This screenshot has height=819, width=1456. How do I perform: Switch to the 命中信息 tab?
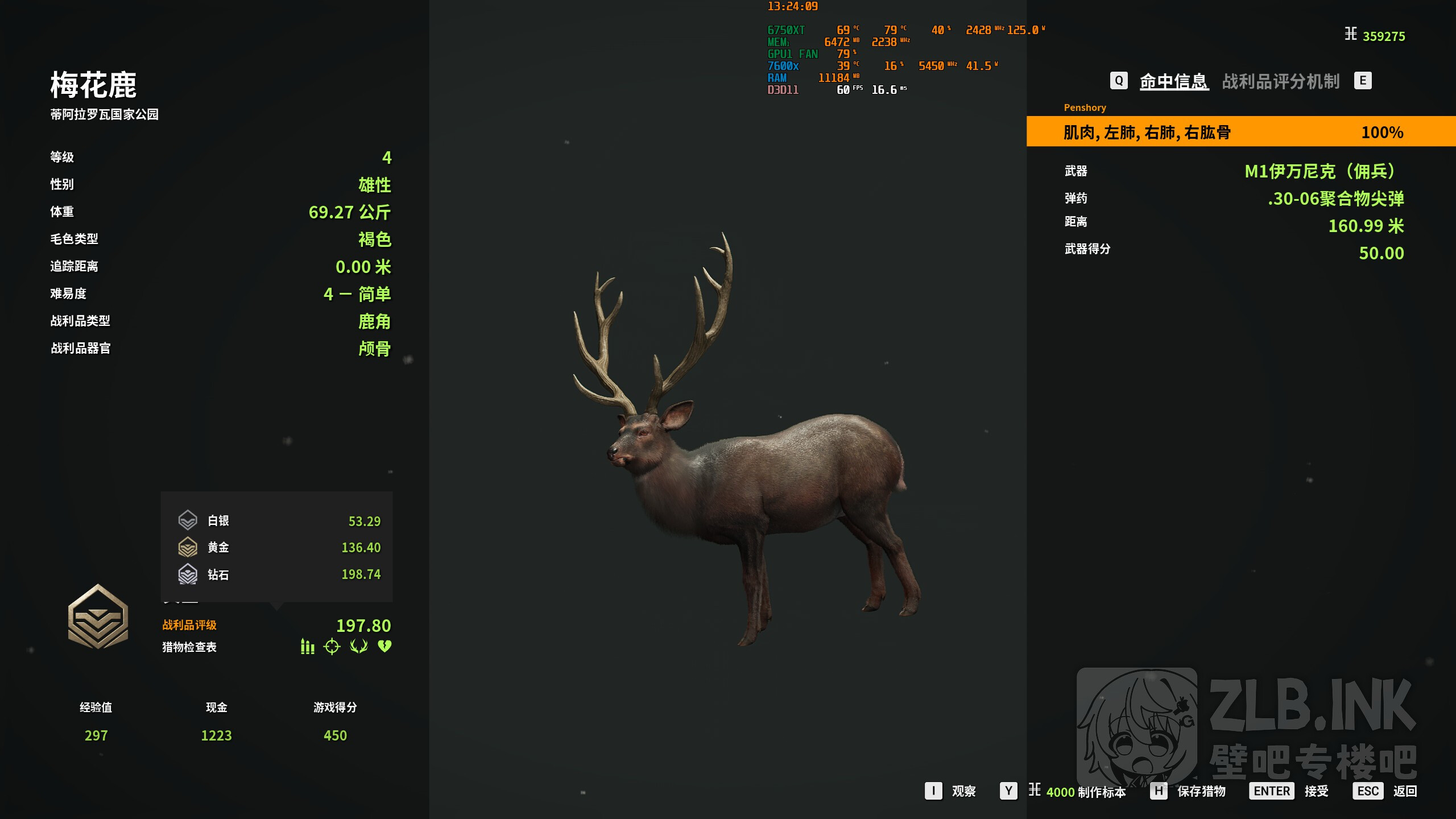click(1174, 81)
